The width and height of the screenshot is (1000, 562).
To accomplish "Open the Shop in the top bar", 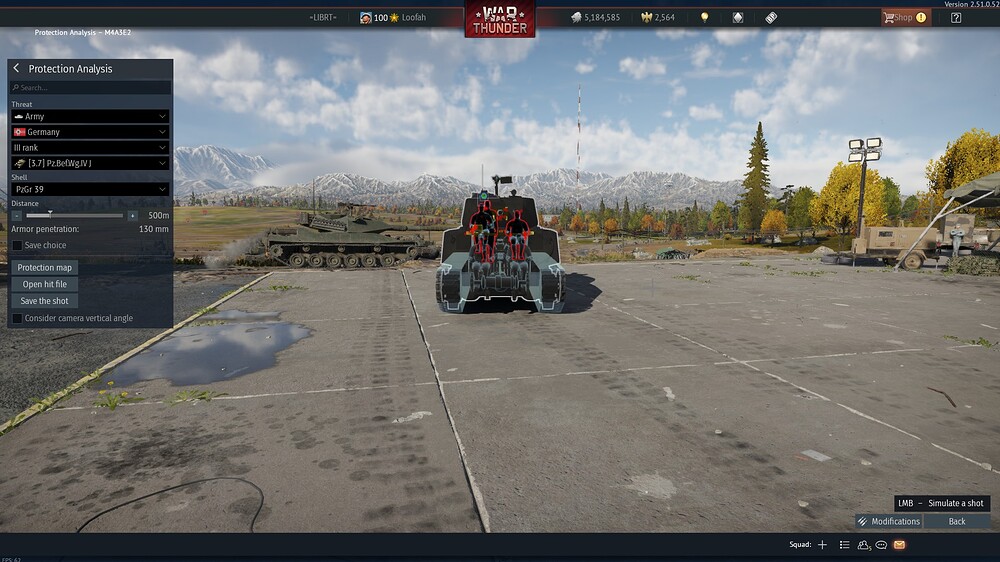I will click(x=903, y=17).
